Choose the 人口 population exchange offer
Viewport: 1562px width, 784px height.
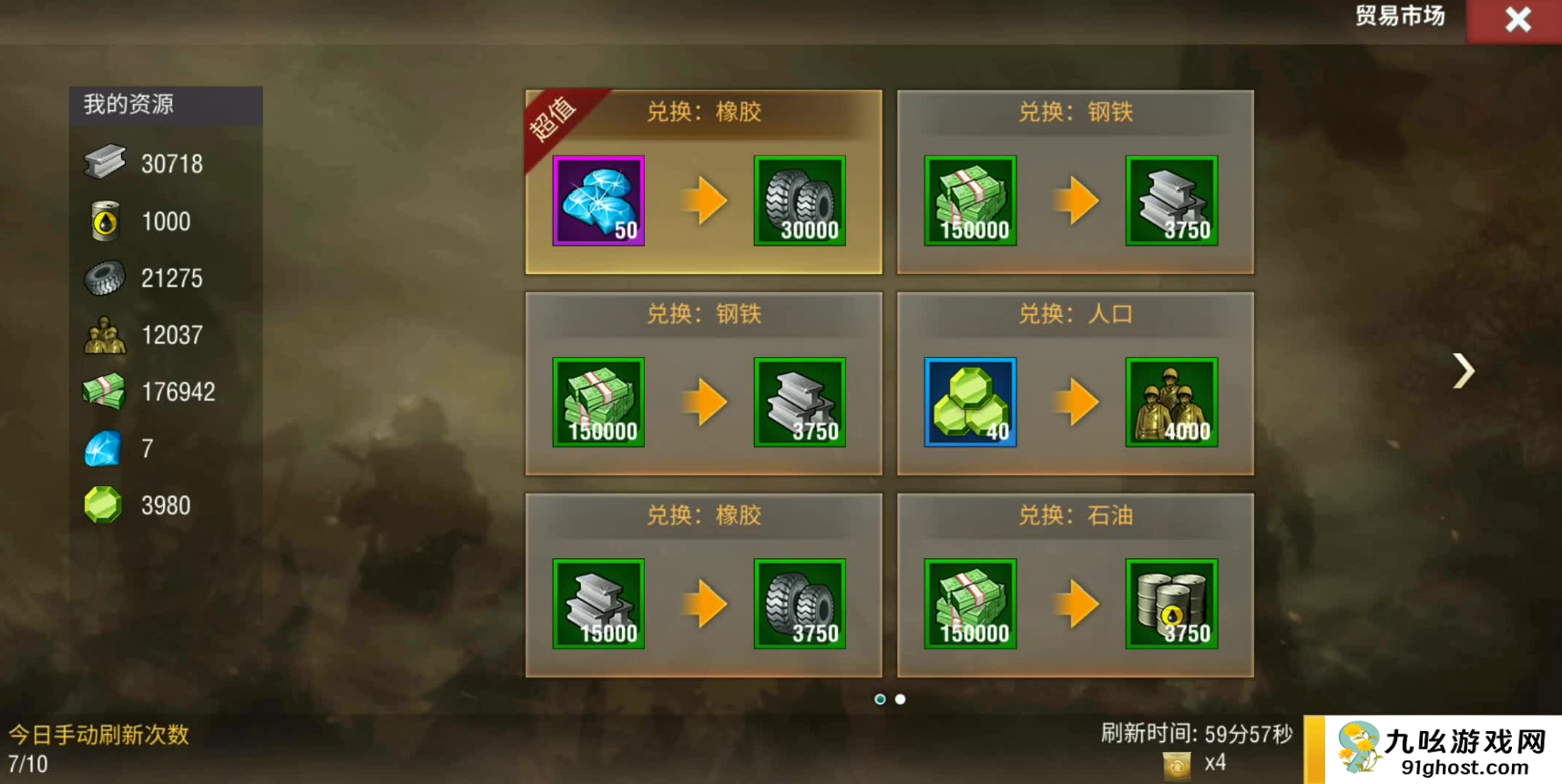tap(1075, 383)
